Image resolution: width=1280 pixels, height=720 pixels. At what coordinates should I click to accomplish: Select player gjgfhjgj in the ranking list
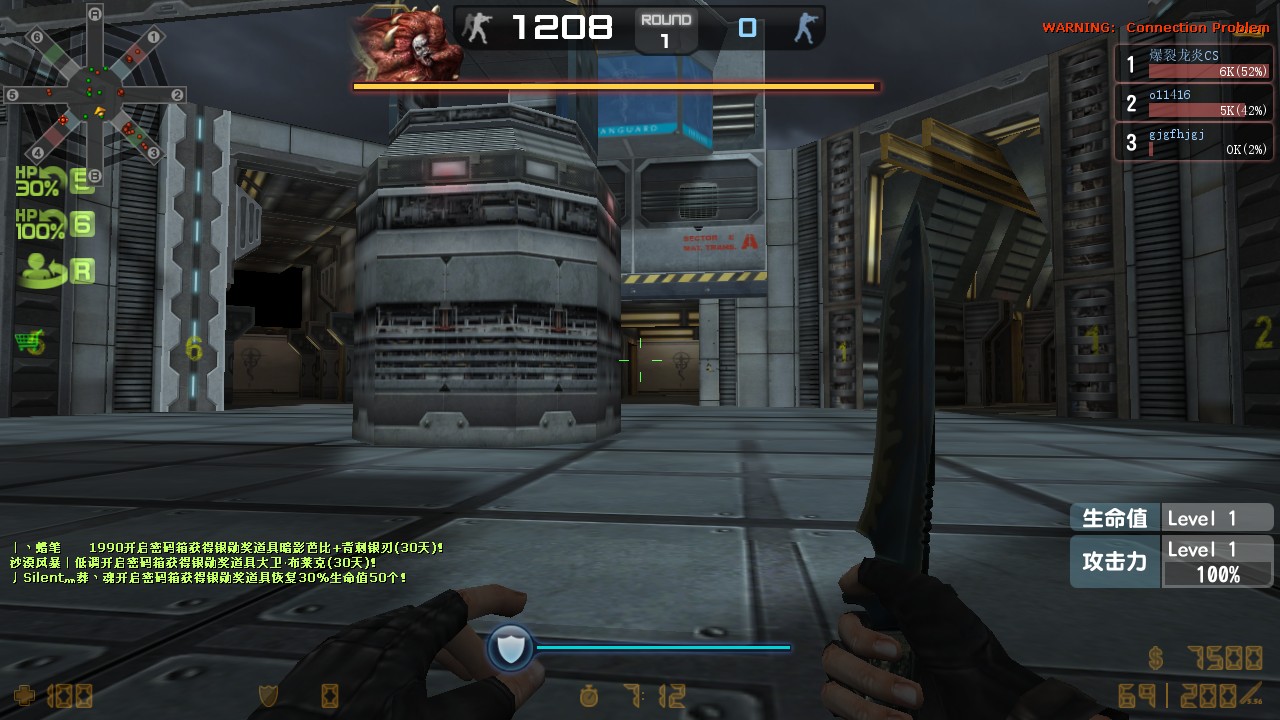1194,142
